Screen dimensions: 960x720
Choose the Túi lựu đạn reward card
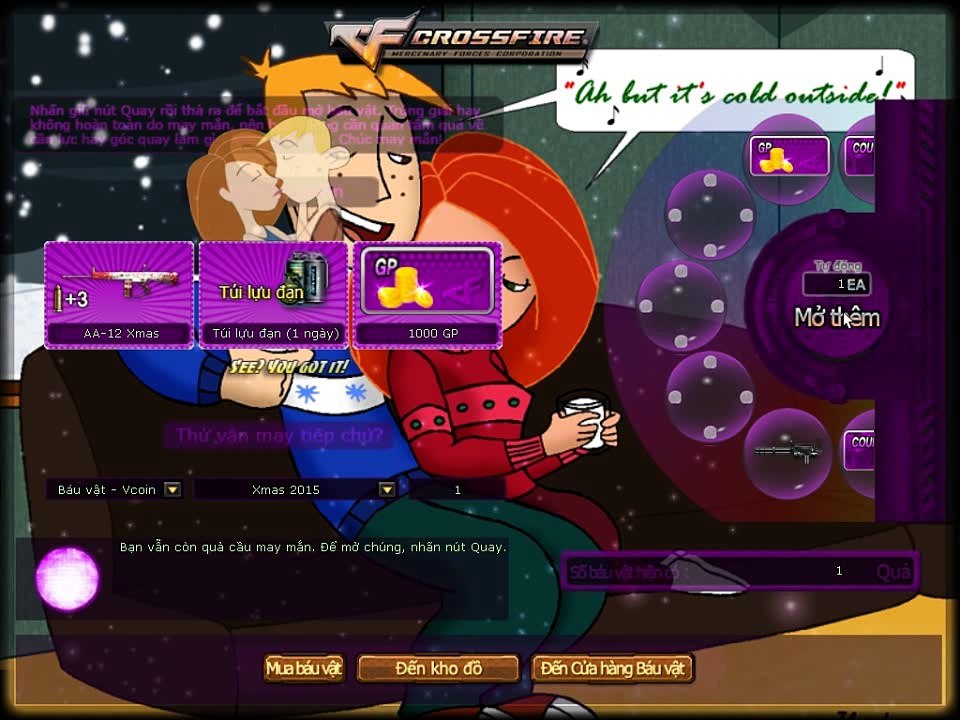click(273, 294)
